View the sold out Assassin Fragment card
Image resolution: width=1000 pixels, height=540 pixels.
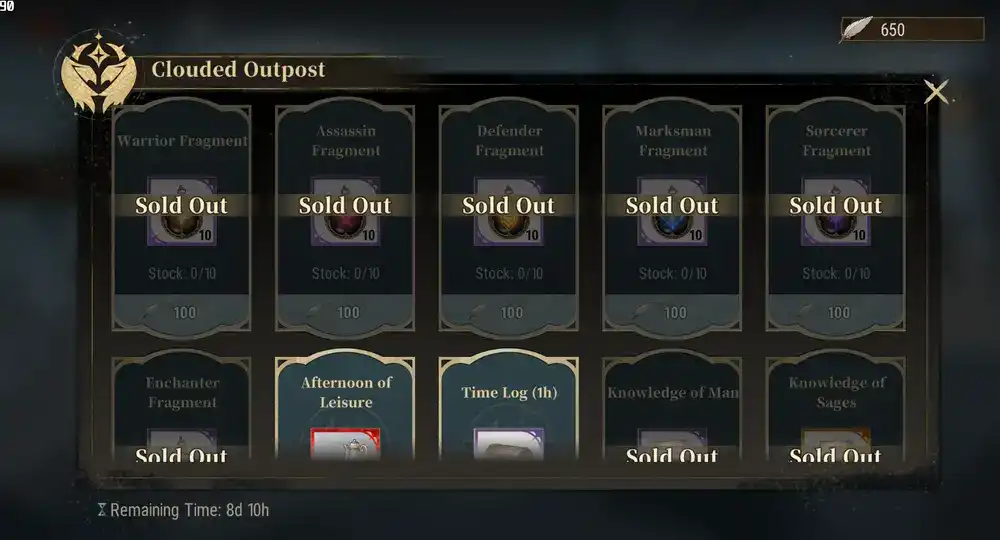345,215
